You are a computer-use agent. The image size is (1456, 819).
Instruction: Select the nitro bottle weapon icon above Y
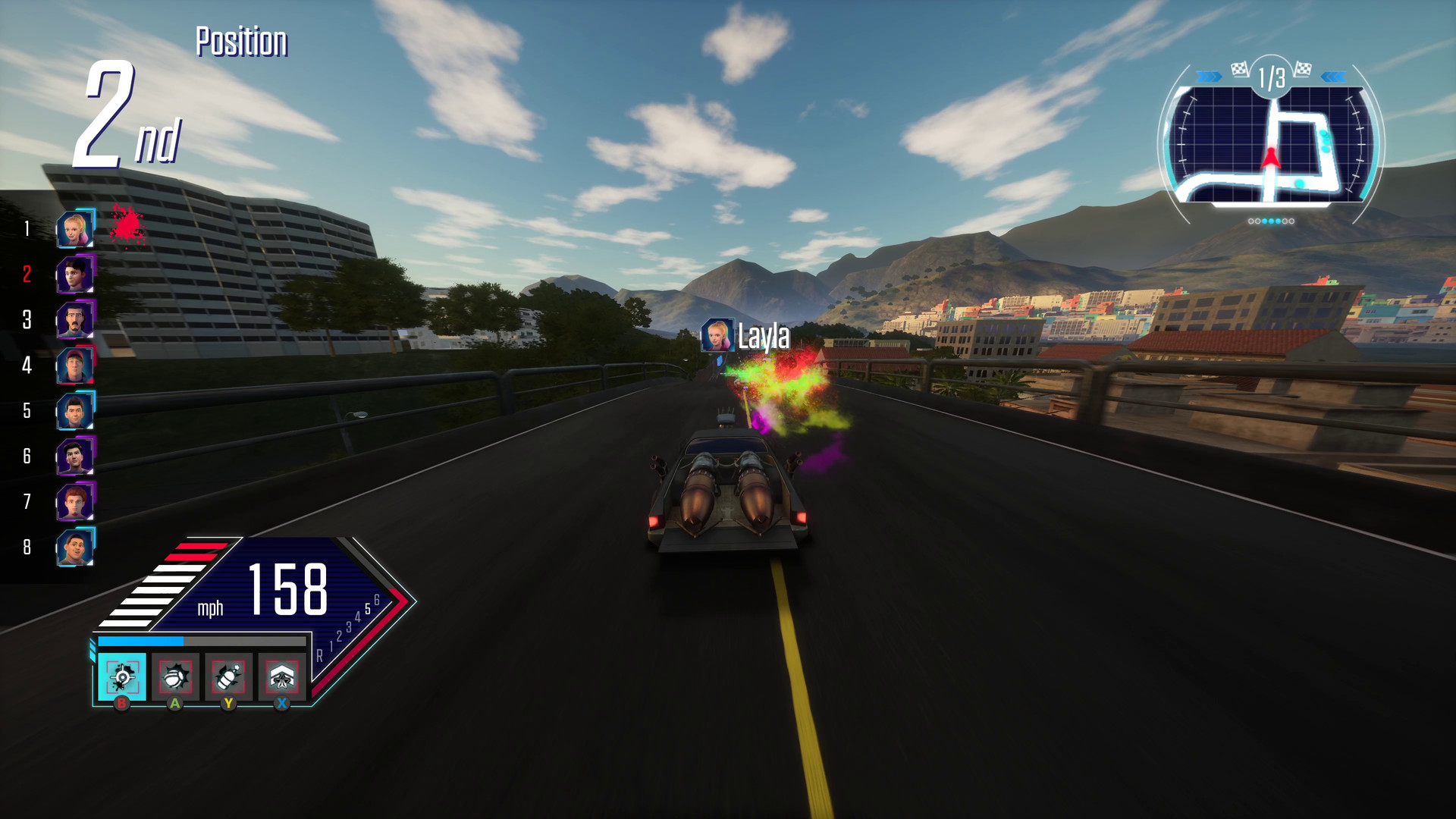click(228, 676)
